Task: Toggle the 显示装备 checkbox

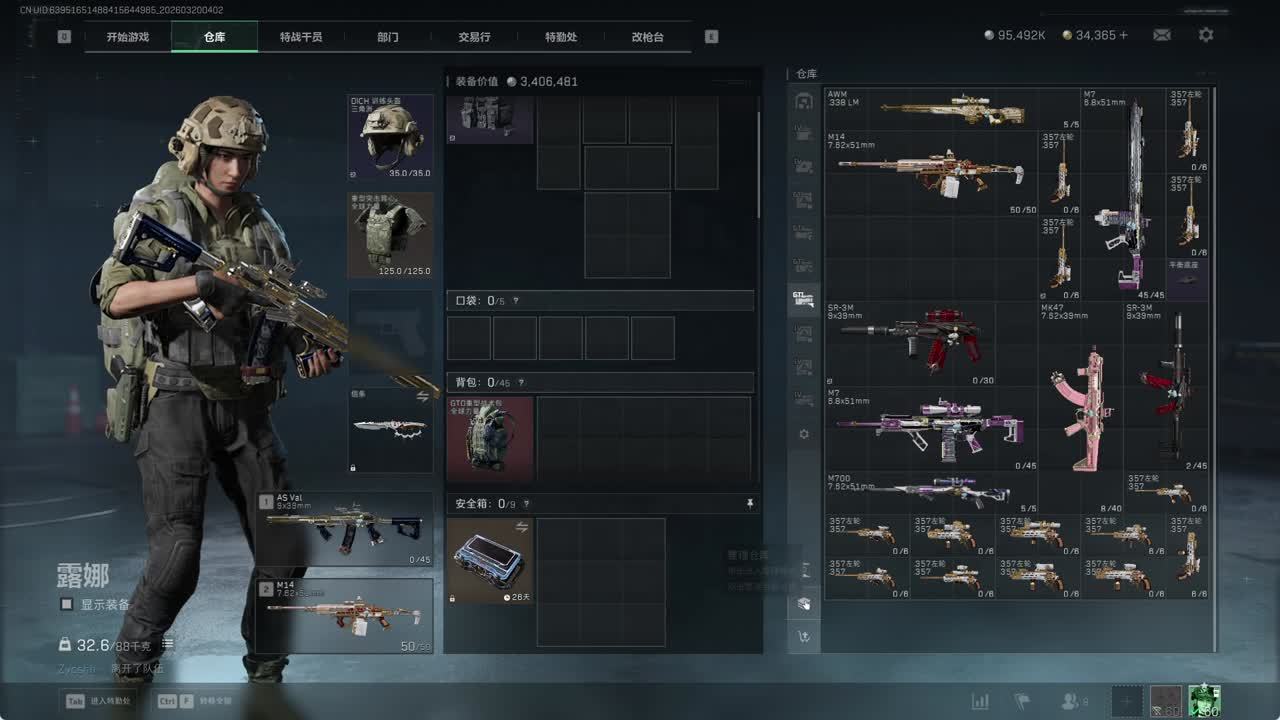Action: (67, 604)
